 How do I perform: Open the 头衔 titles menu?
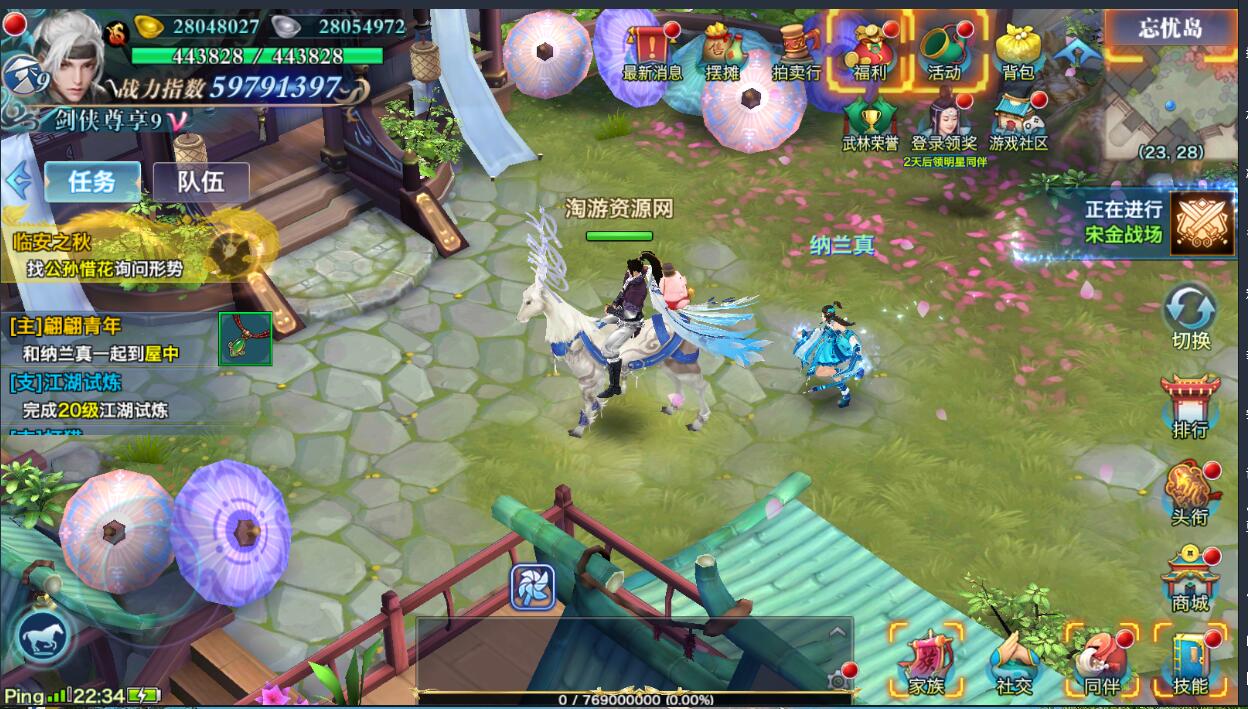tap(1190, 492)
